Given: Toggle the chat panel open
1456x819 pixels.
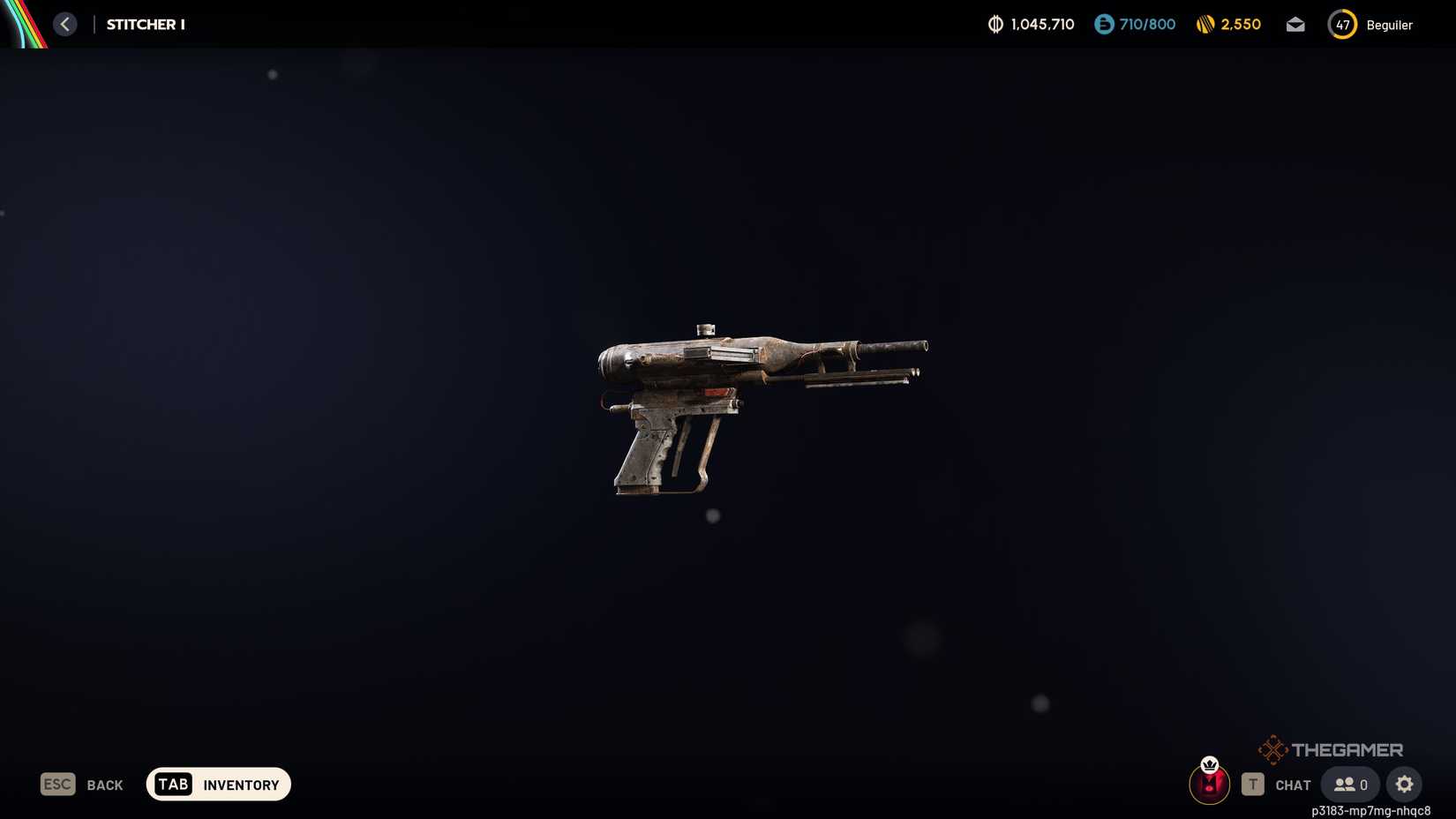Looking at the screenshot, I should [1292, 784].
